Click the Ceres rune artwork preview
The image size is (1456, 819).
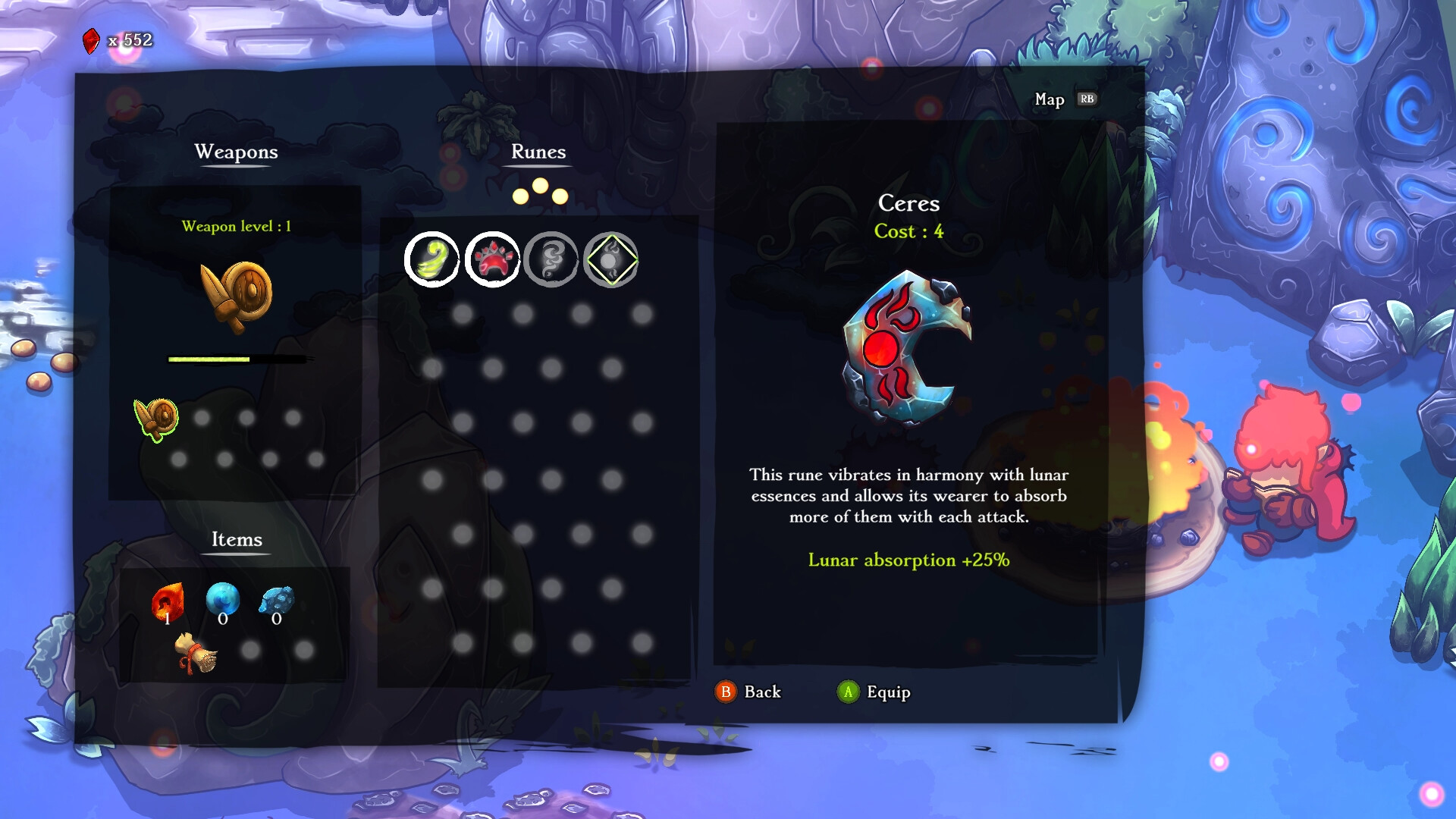(x=907, y=347)
